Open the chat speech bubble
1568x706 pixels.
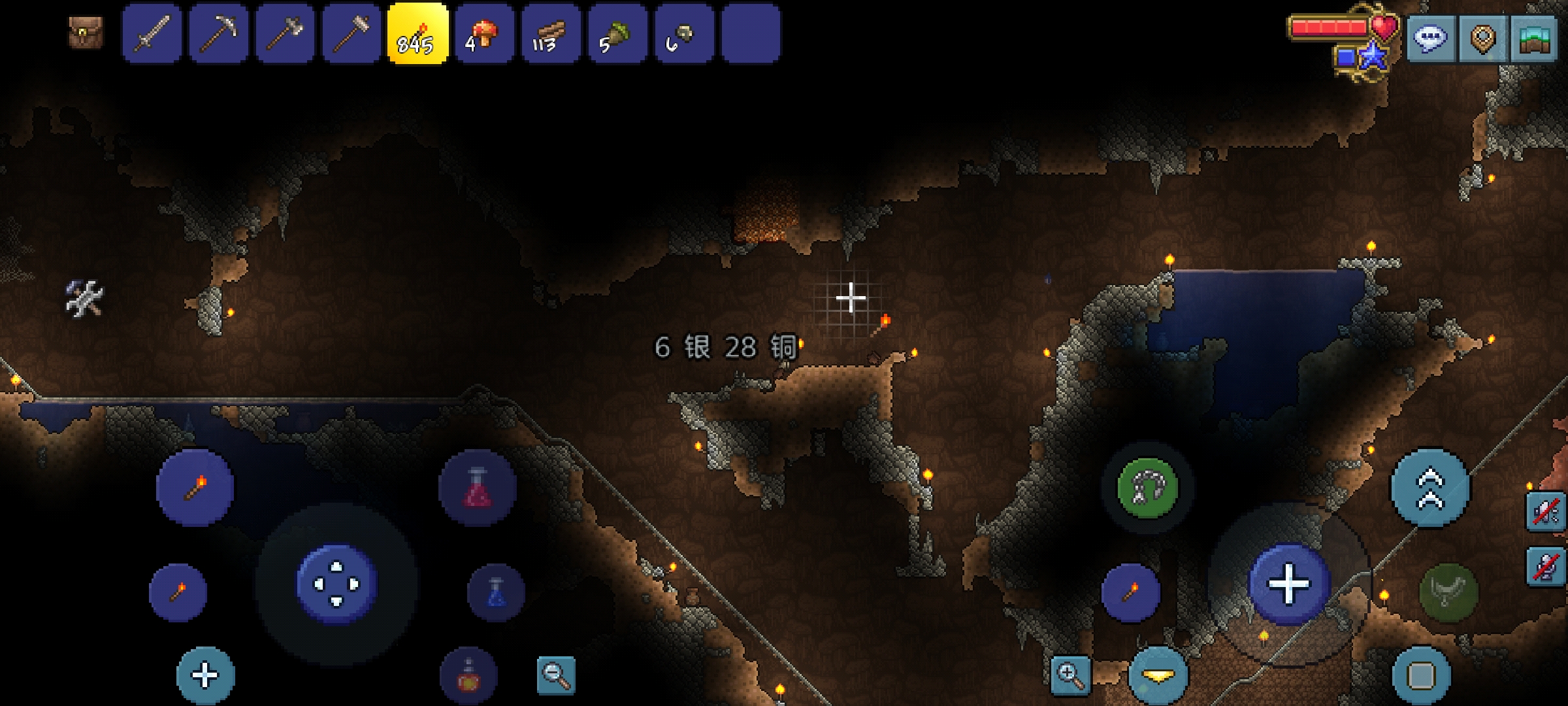[x=1431, y=39]
